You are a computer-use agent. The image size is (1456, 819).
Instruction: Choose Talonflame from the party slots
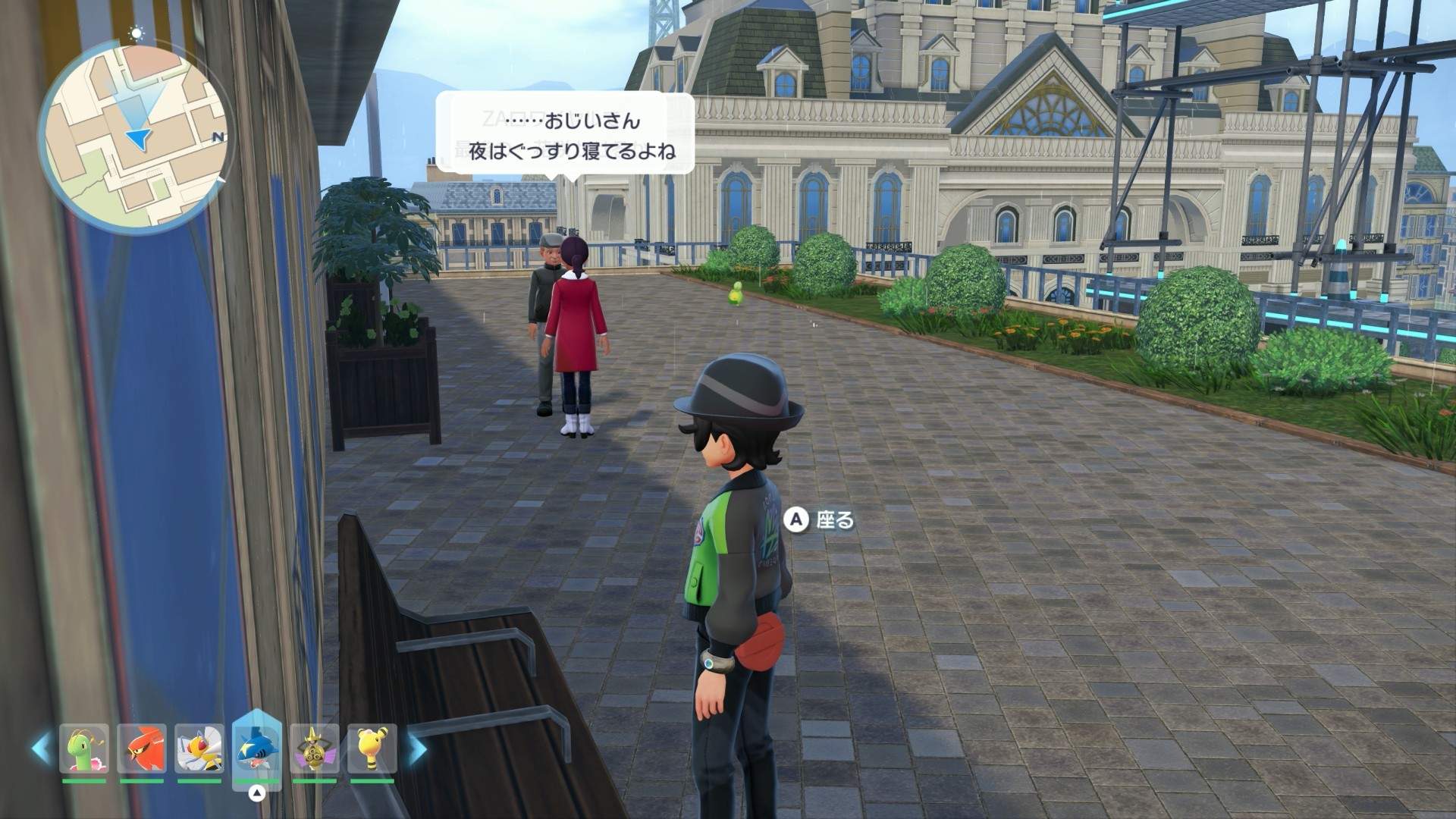tap(142, 748)
